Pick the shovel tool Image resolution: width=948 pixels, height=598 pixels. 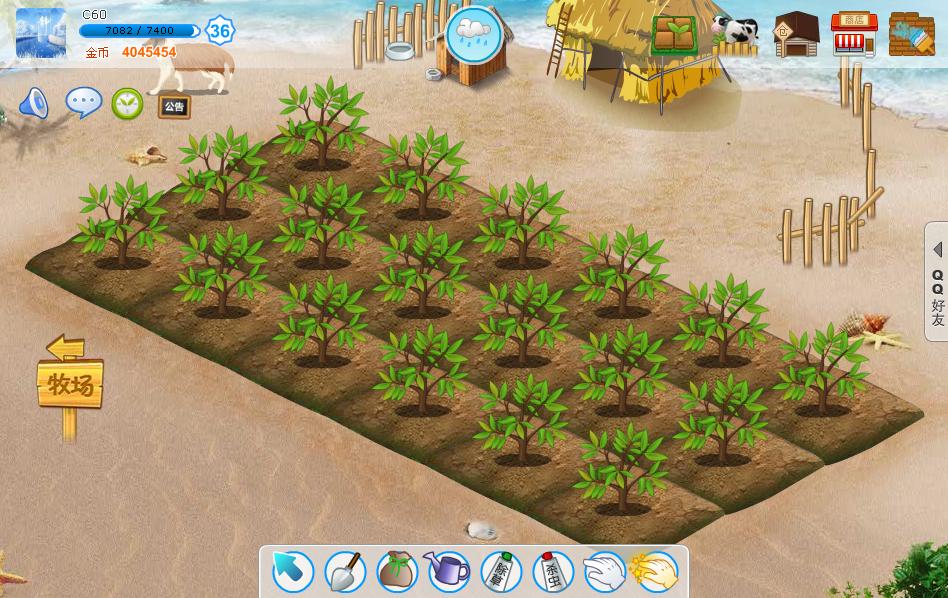pyautogui.click(x=345, y=572)
